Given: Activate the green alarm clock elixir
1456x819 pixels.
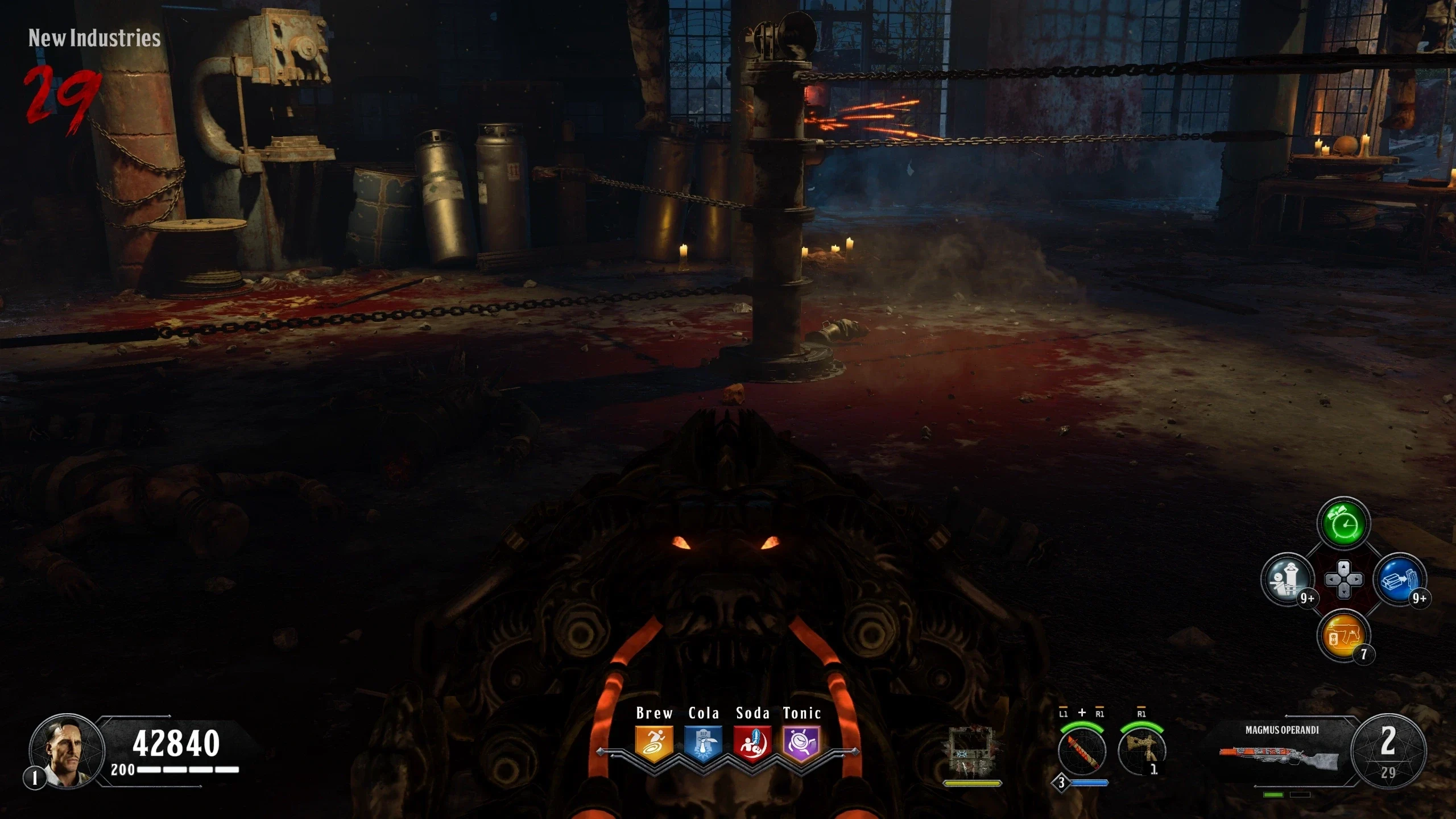Looking at the screenshot, I should (1343, 524).
